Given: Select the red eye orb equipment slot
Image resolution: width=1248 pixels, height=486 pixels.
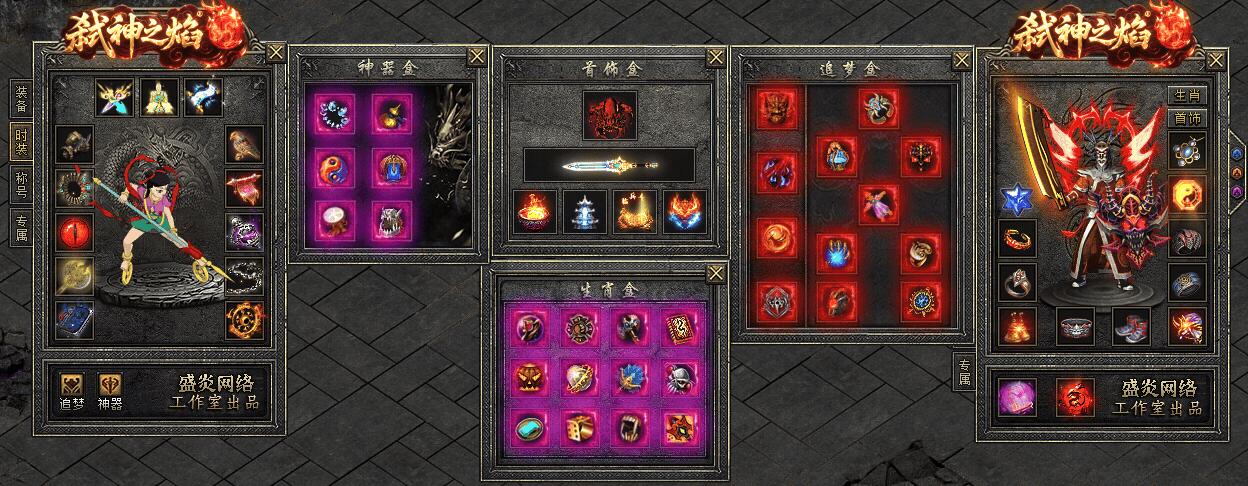Looking at the screenshot, I should click(x=73, y=233).
